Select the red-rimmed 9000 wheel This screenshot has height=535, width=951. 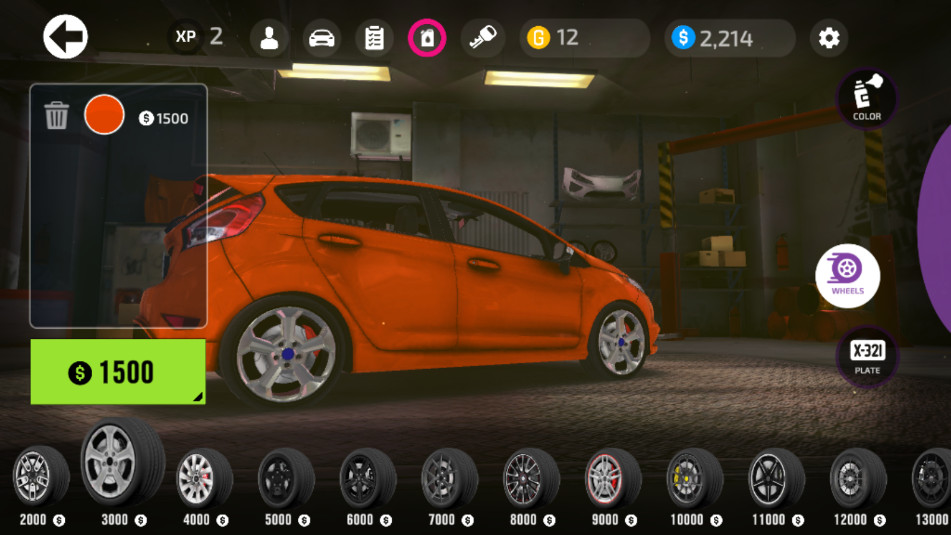[612, 478]
